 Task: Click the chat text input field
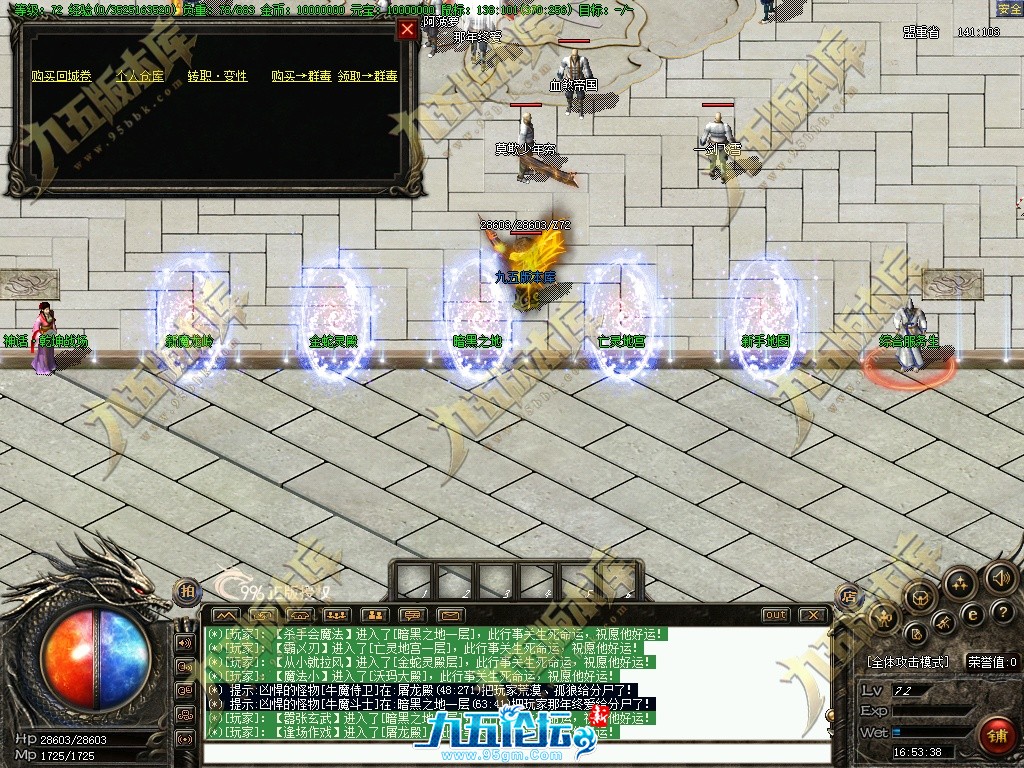(515, 753)
